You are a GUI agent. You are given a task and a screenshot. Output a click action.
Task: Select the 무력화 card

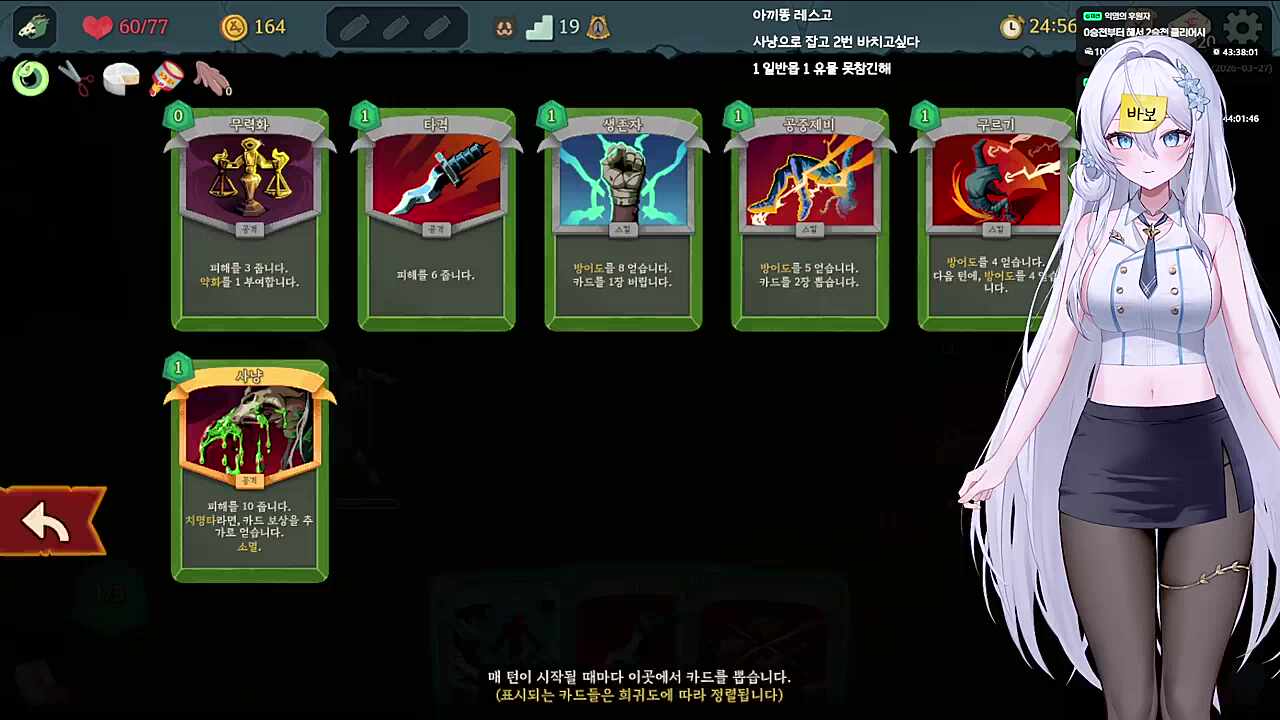pos(249,218)
